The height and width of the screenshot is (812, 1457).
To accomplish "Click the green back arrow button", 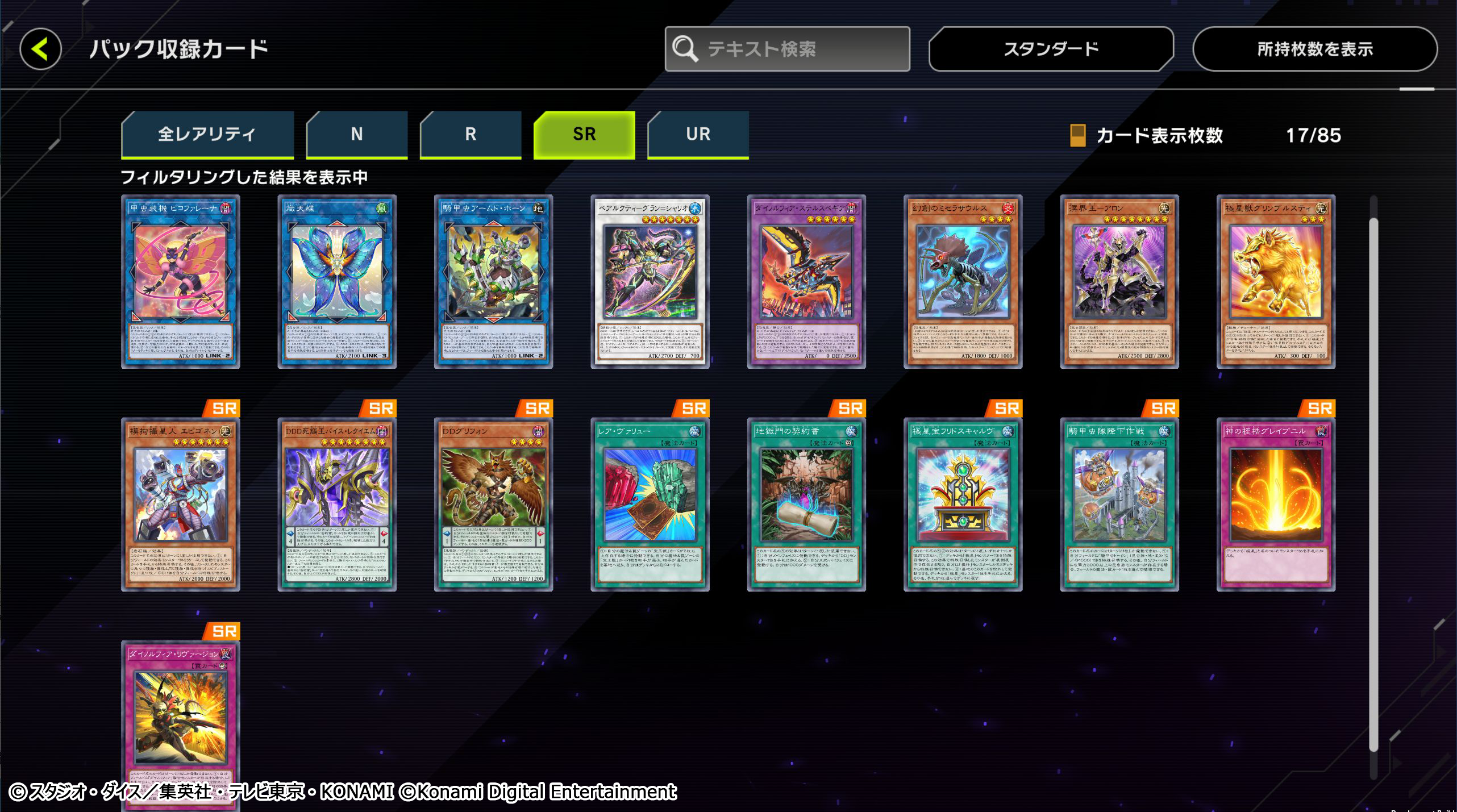I will tap(40, 49).
